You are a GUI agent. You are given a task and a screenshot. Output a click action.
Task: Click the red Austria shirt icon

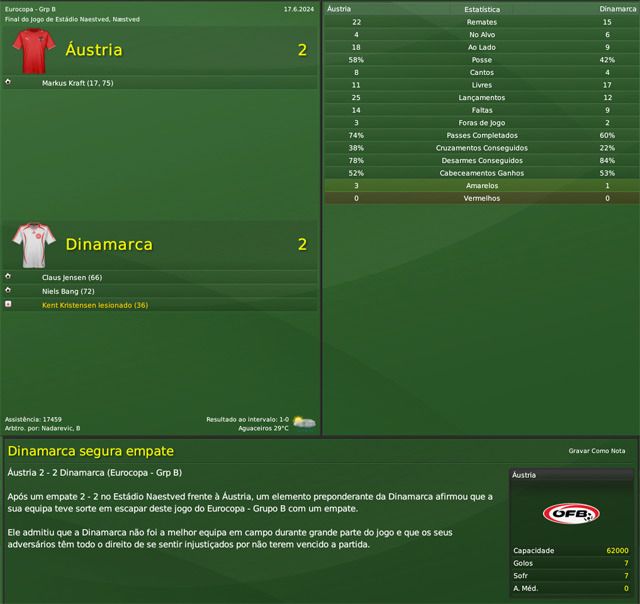(x=36, y=49)
